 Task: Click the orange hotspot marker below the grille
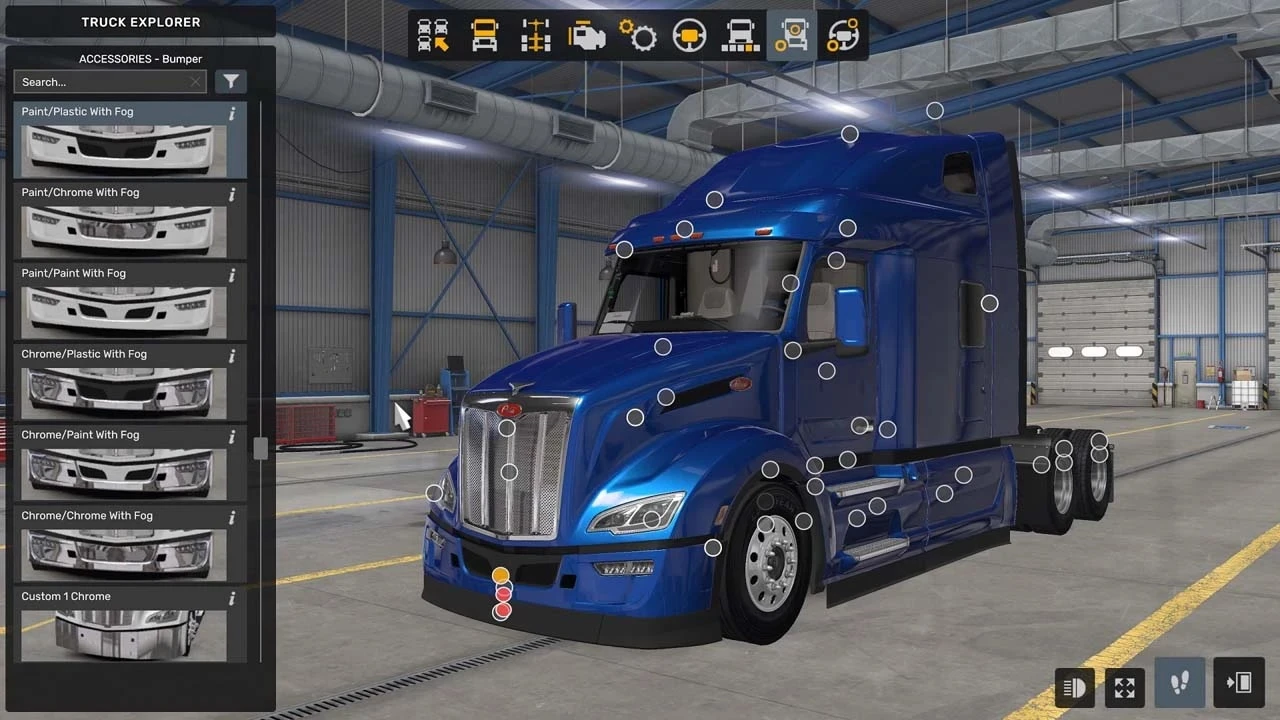click(x=500, y=575)
